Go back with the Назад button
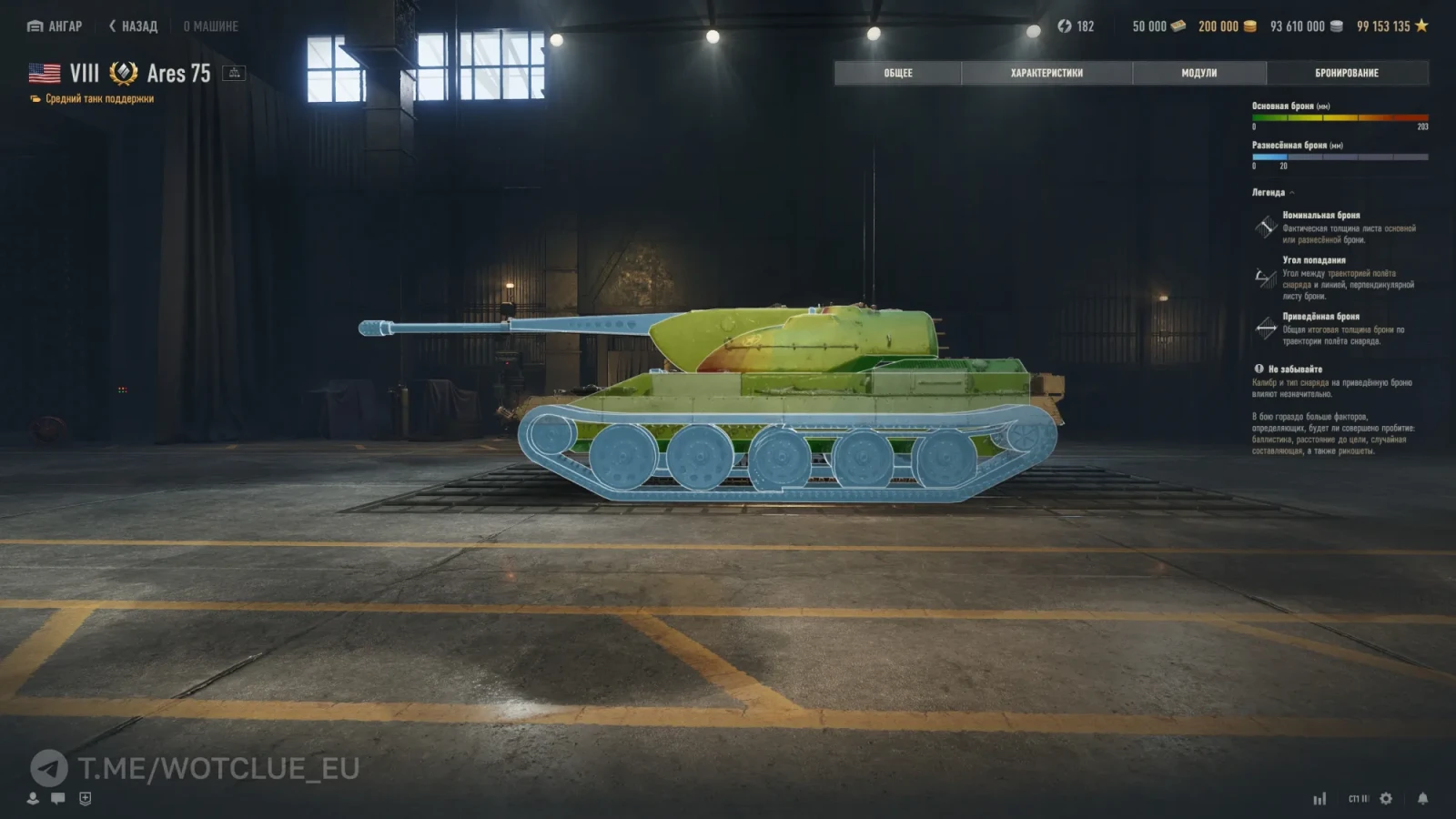1456x819 pixels. [134, 26]
